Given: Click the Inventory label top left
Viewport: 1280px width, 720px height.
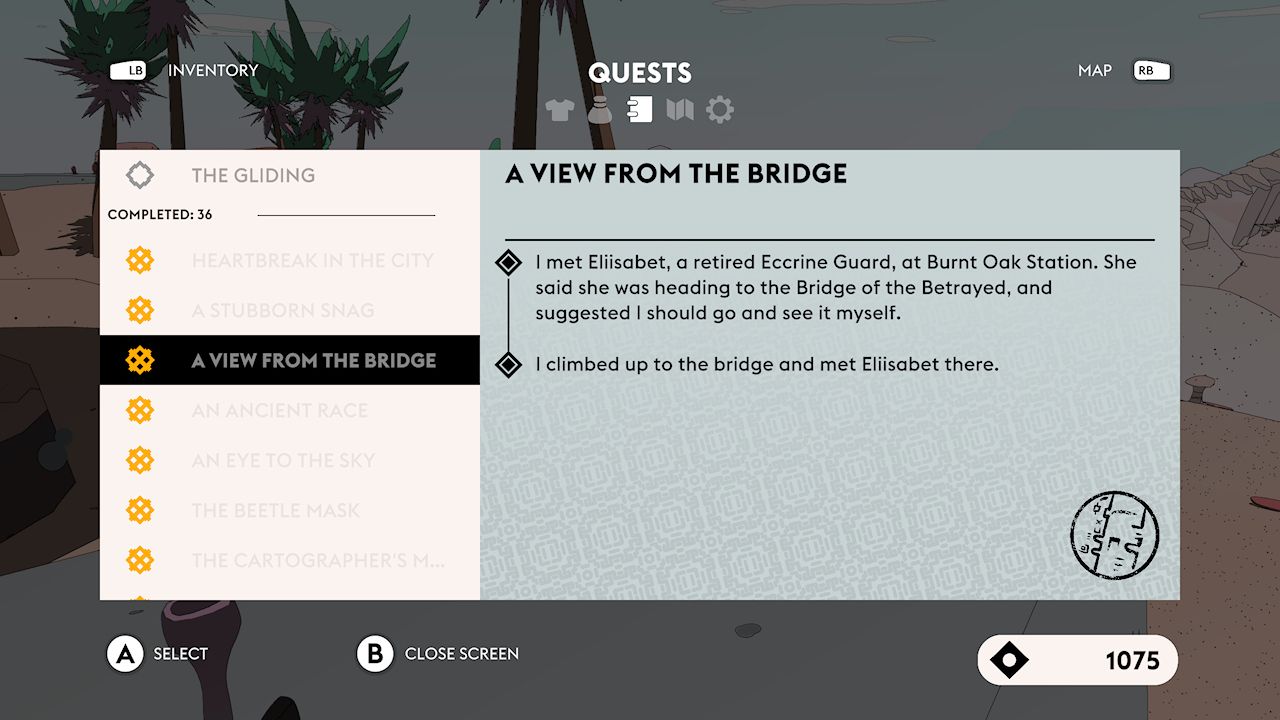Looking at the screenshot, I should (x=213, y=70).
